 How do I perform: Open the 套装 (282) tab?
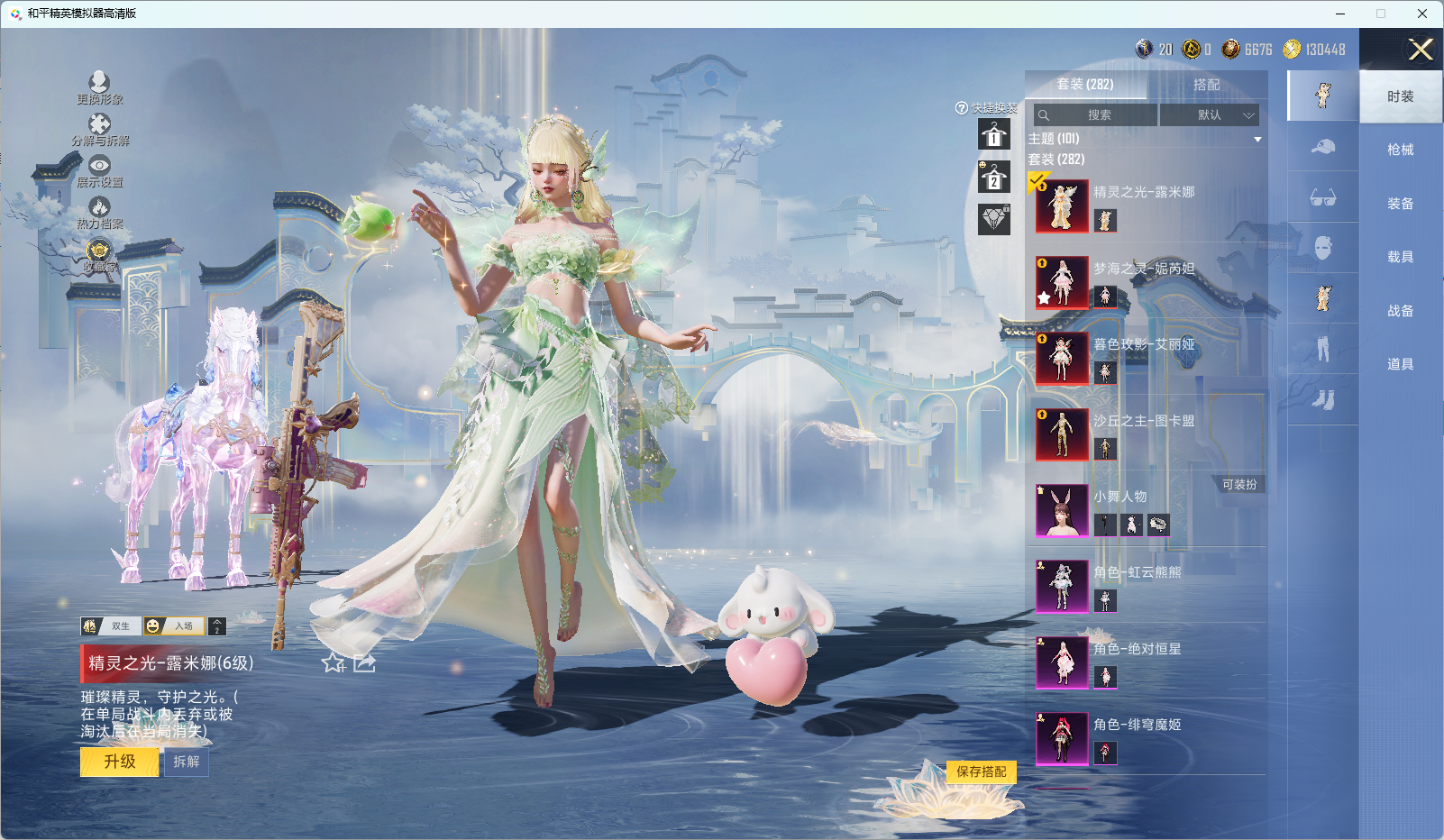pyautogui.click(x=1085, y=85)
